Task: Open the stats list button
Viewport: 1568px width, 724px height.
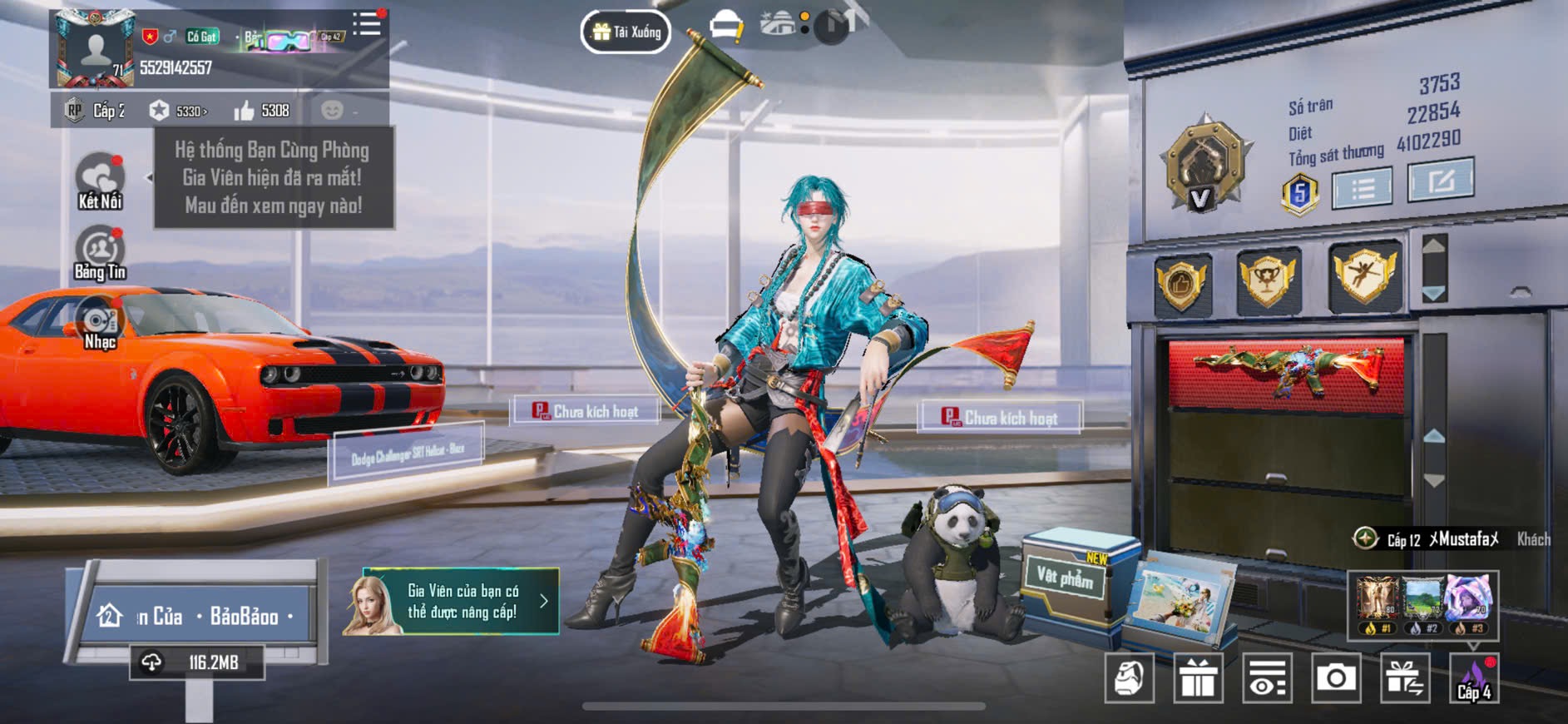Action: [x=1362, y=188]
